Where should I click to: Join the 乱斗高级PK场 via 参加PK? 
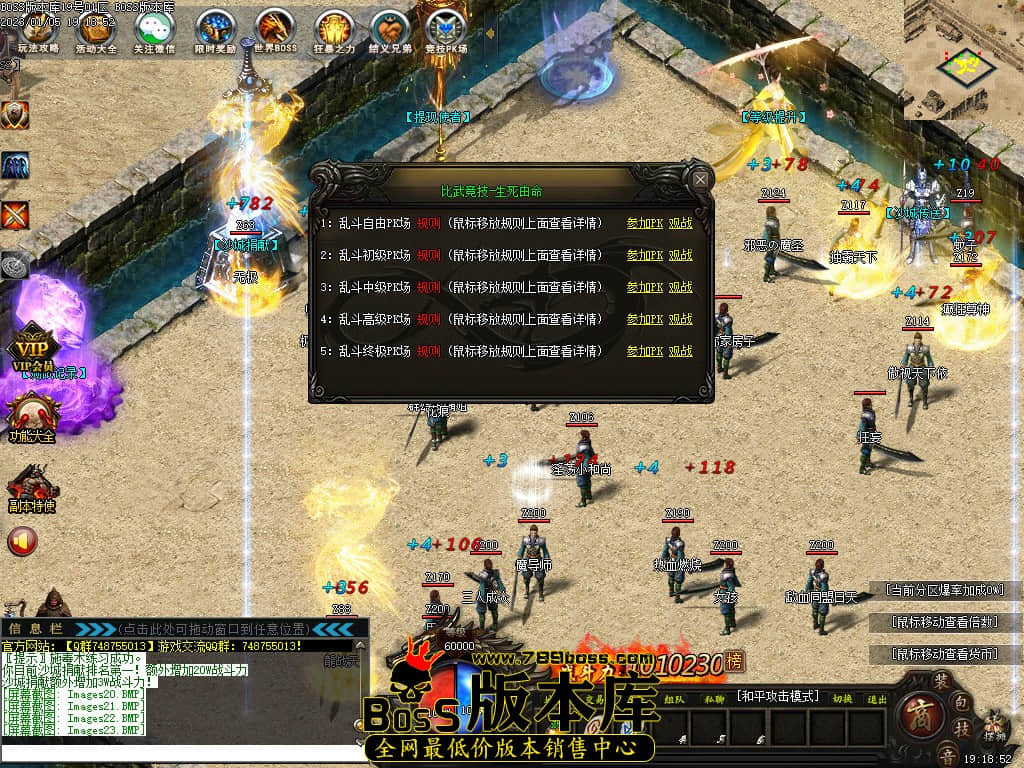645,320
